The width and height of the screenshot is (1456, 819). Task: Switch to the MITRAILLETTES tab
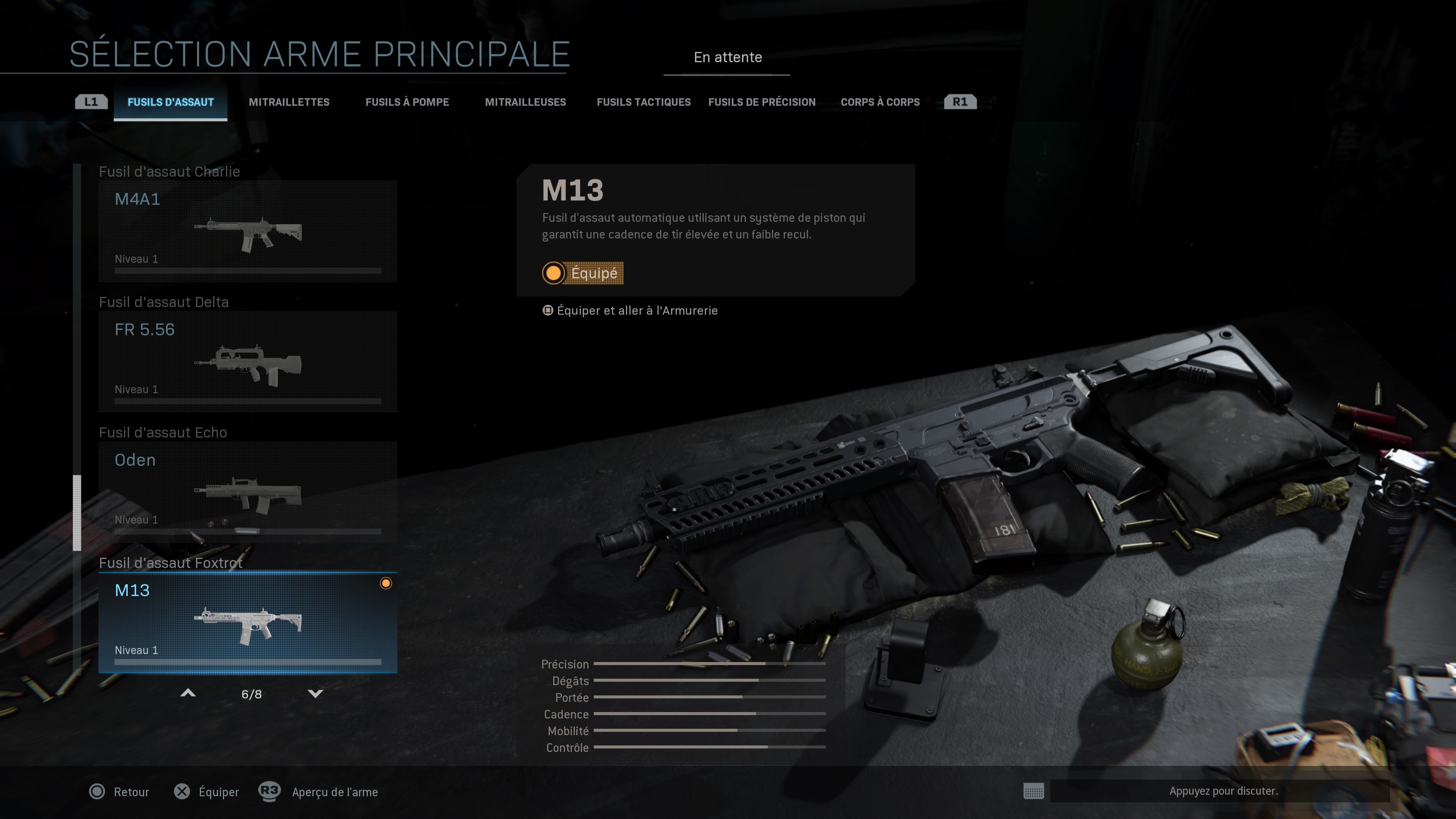coord(289,102)
